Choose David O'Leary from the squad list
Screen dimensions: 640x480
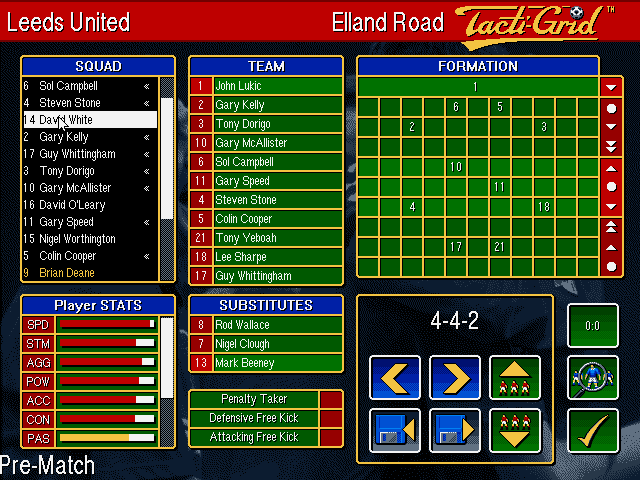[x=84, y=205]
